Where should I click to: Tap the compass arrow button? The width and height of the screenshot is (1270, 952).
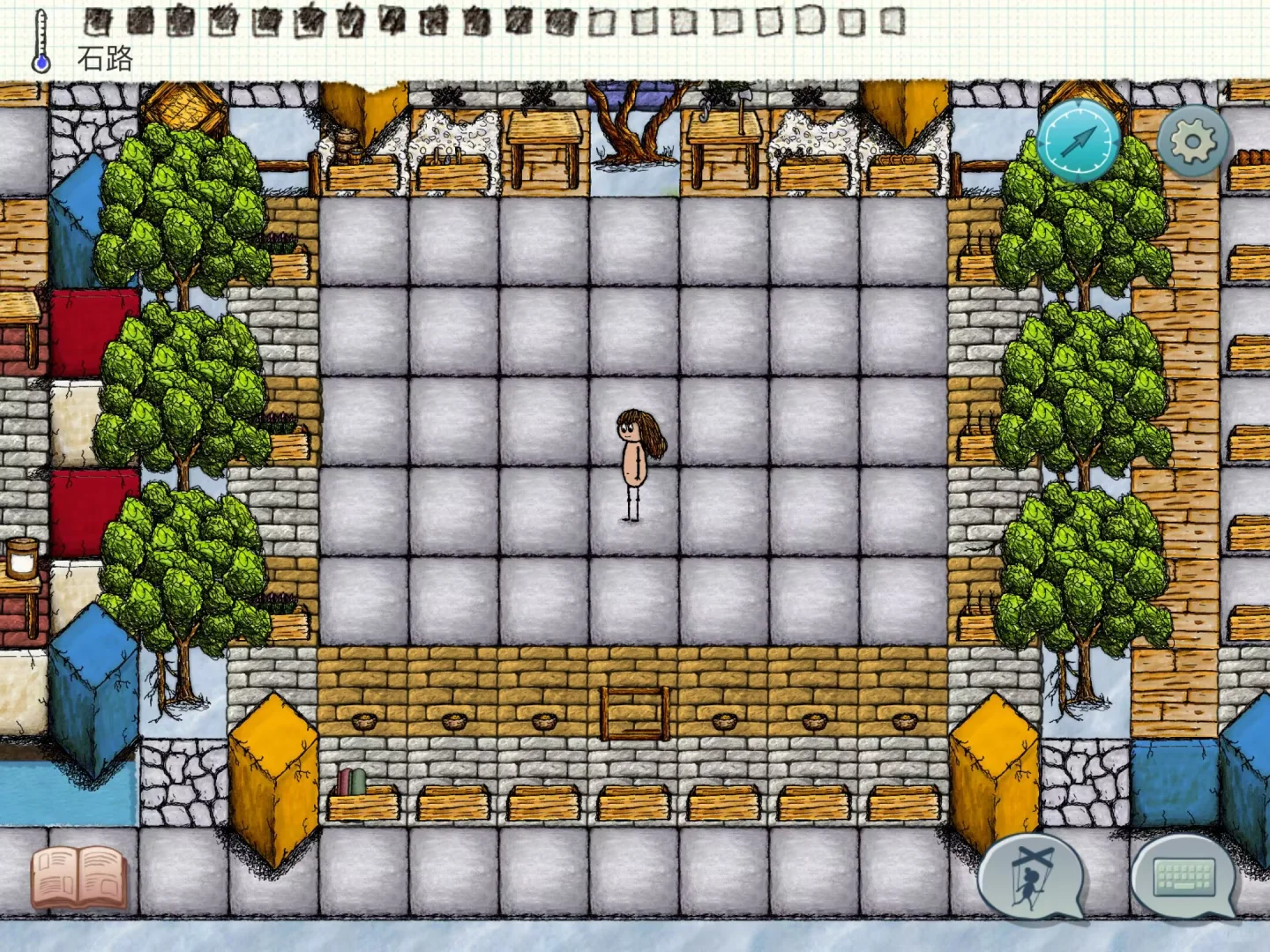1079,141
